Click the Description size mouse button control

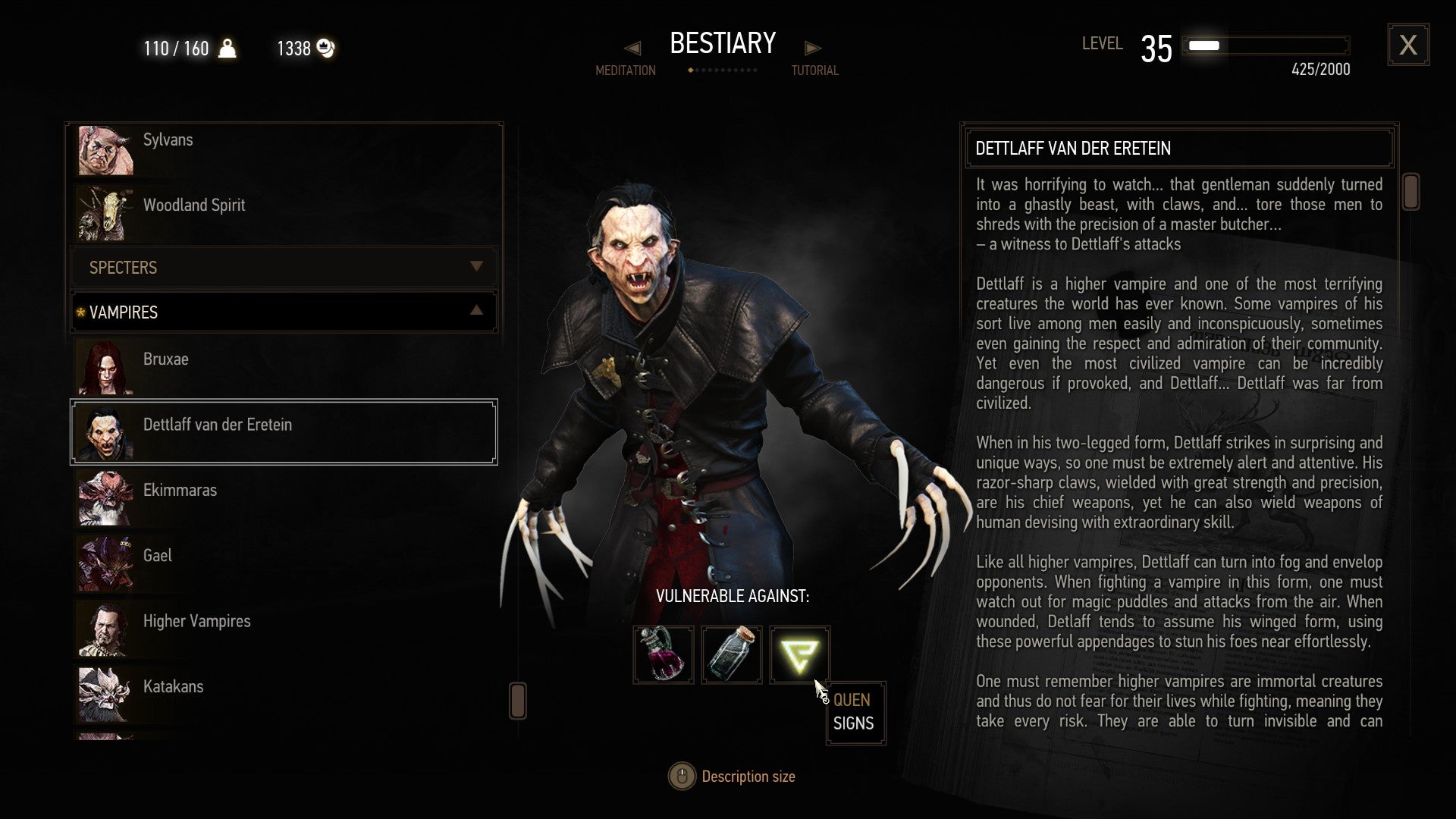(681, 776)
